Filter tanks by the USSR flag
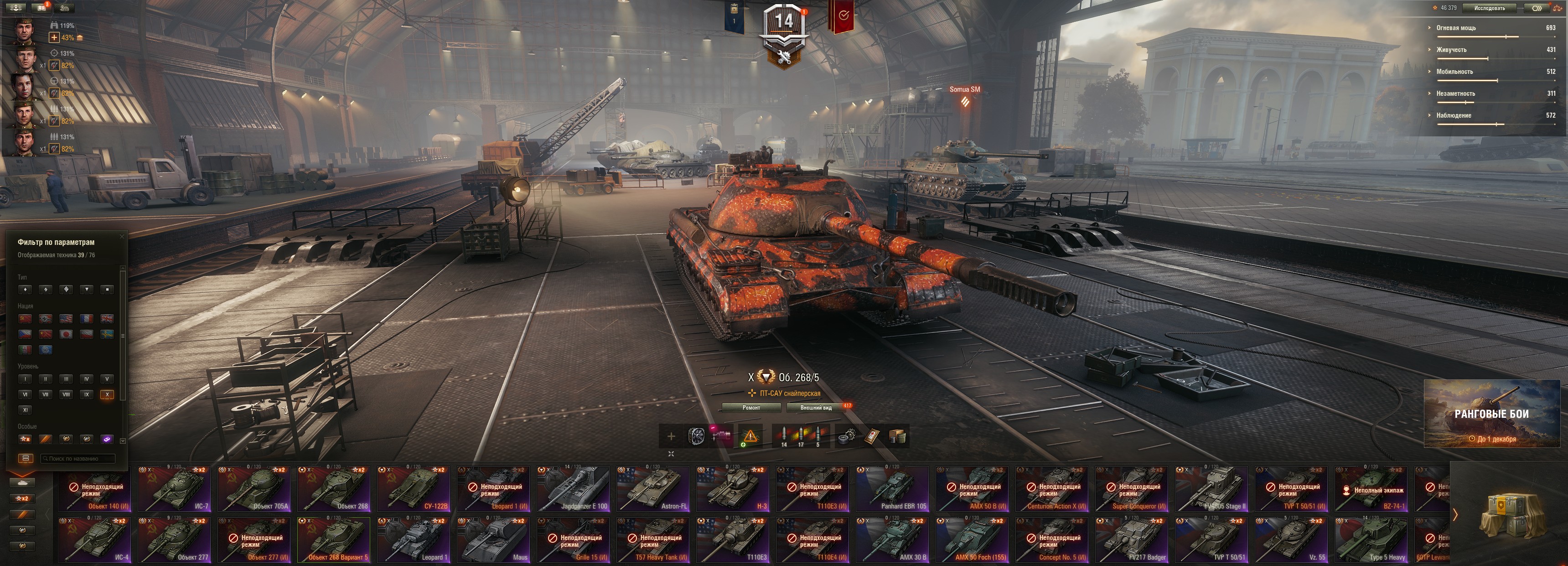Screen dimensions: 1568x566 [25, 318]
